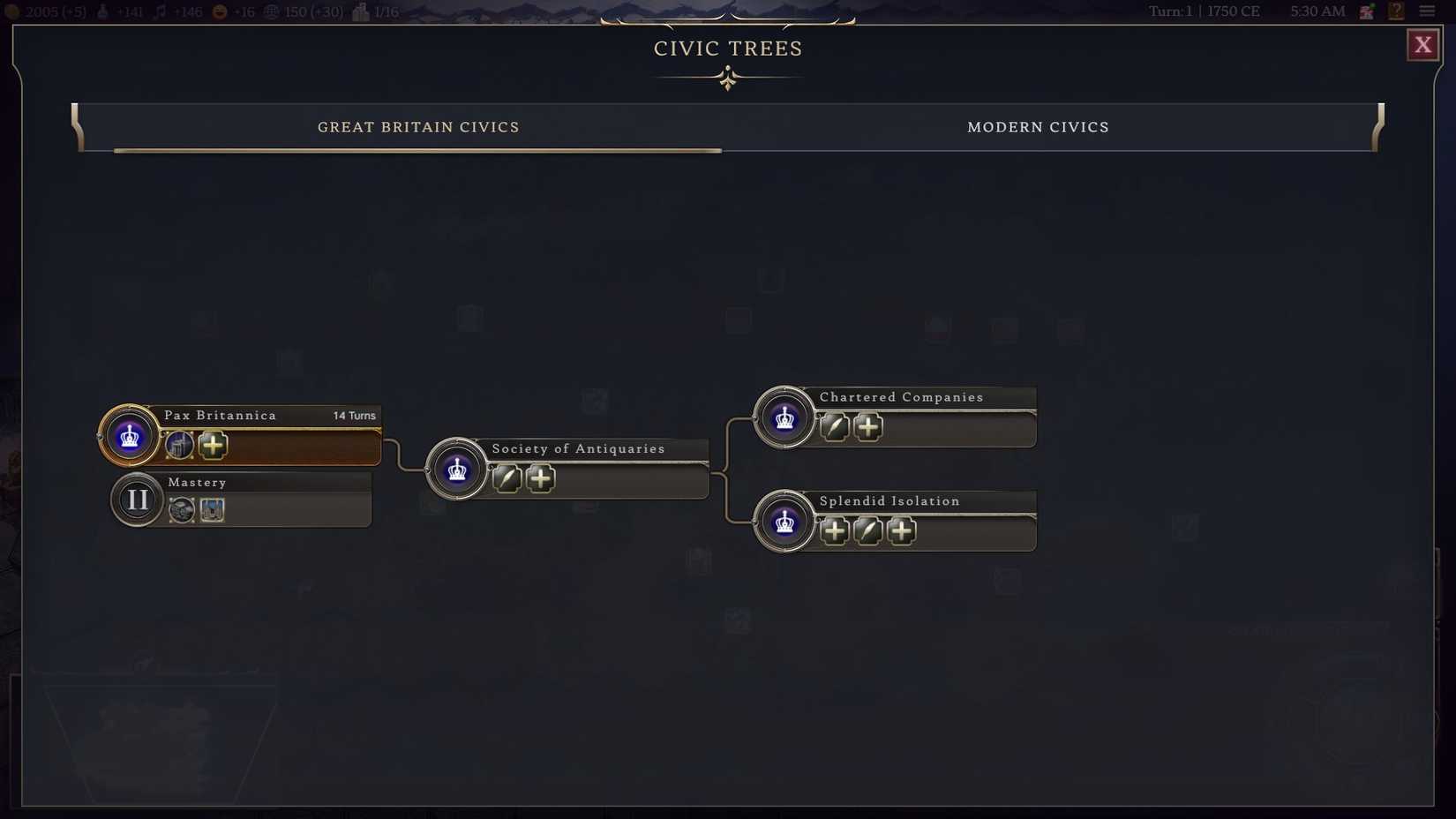
Task: Click the diplomacy leader icon near the clock
Action: tap(1367, 11)
